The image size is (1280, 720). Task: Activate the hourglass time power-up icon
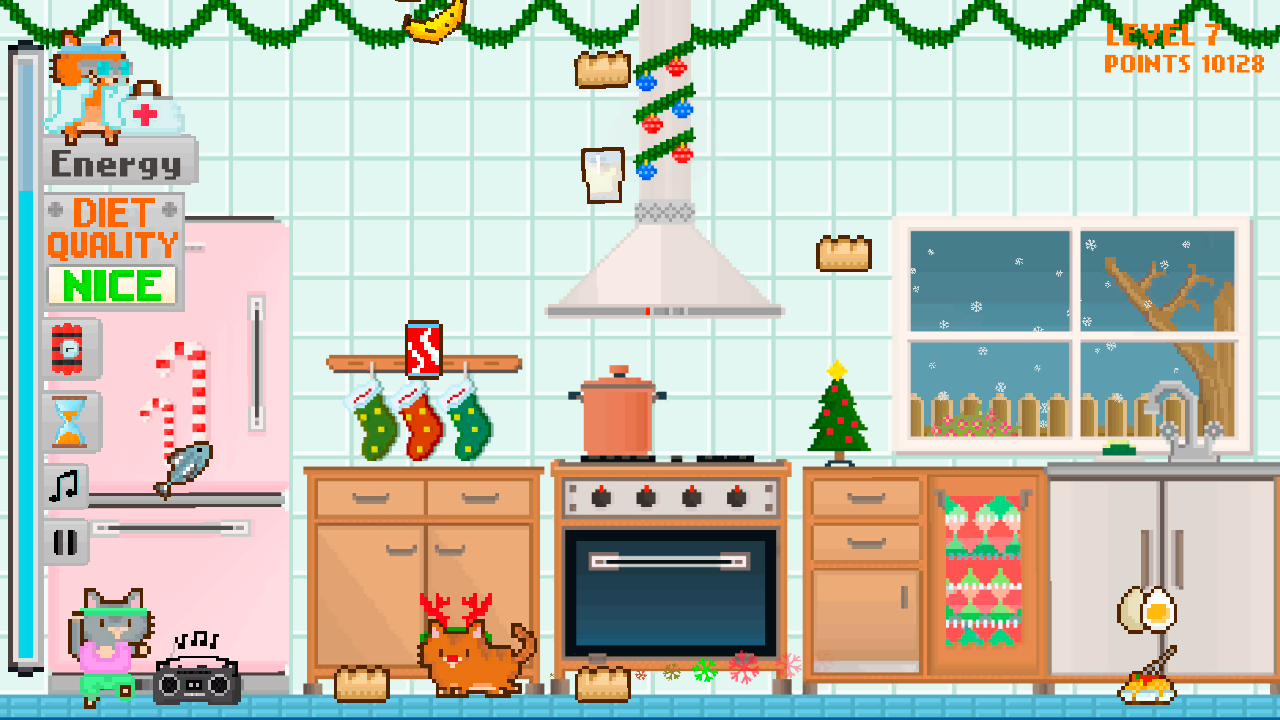[x=68, y=420]
